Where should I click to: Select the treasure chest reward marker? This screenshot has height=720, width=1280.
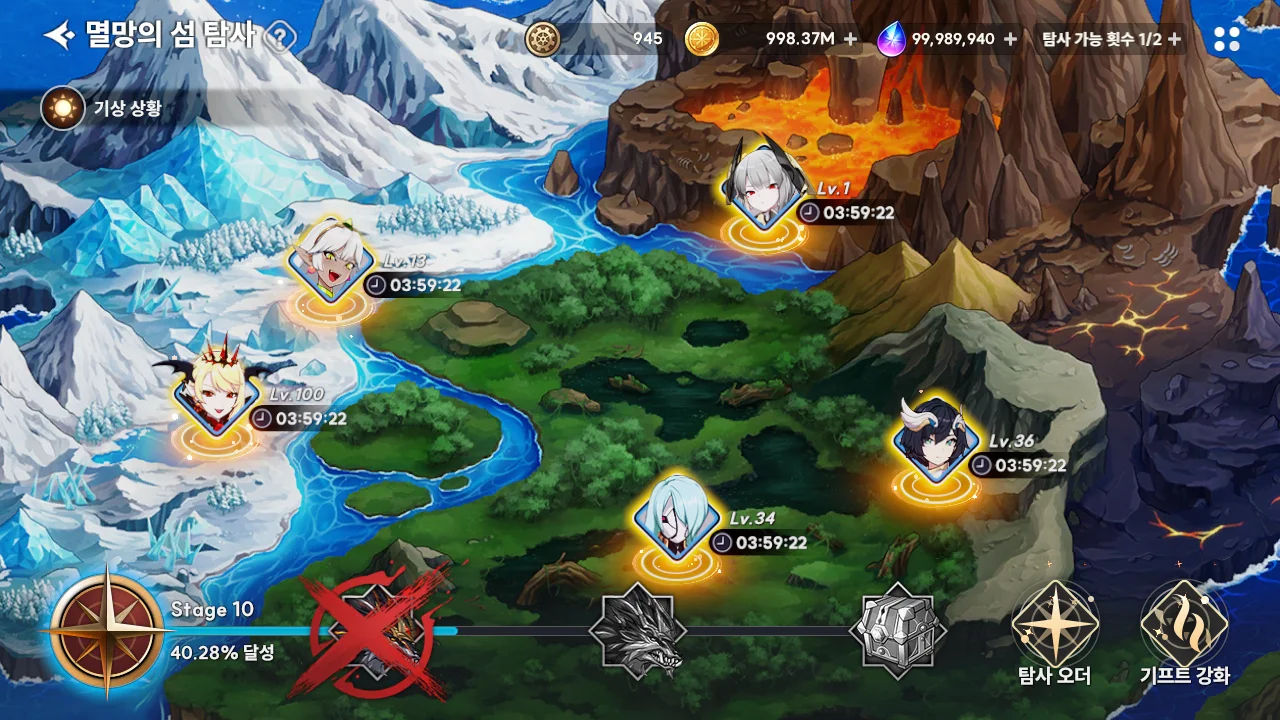click(897, 630)
